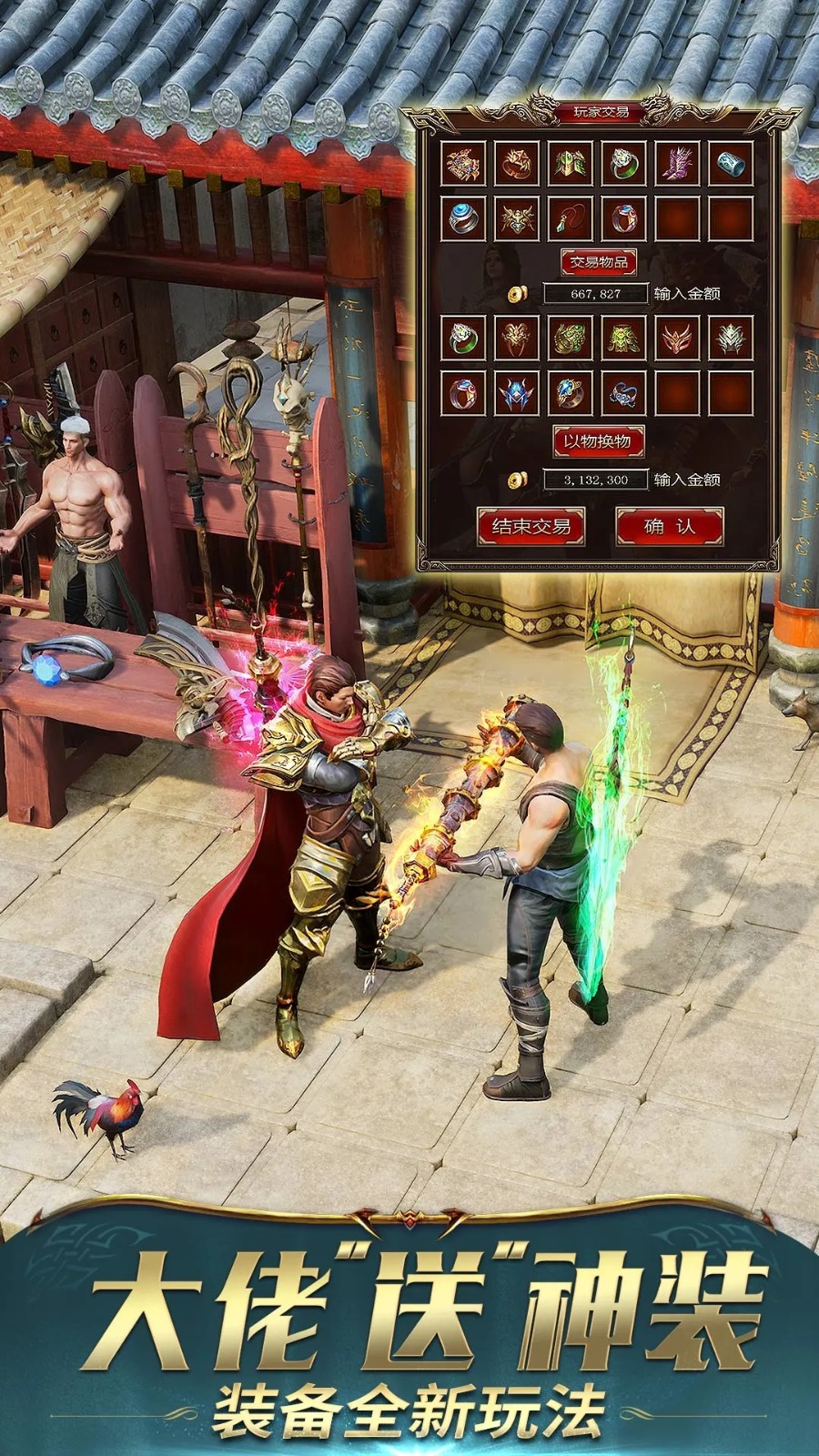Select the 交易物品 button
Image resolution: width=819 pixels, height=1456 pixels.
point(598,262)
